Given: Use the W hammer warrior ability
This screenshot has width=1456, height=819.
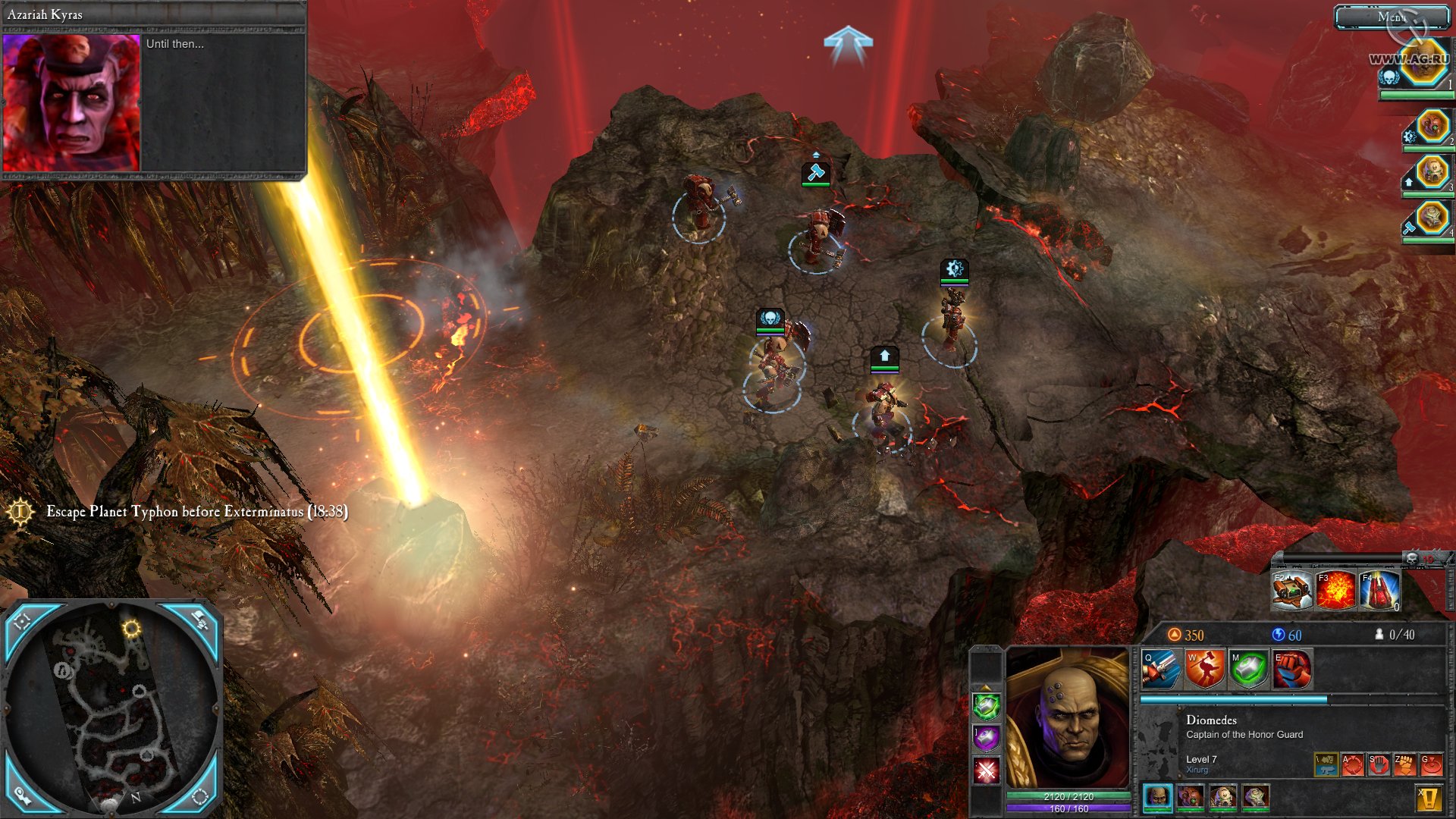Looking at the screenshot, I should (1204, 669).
